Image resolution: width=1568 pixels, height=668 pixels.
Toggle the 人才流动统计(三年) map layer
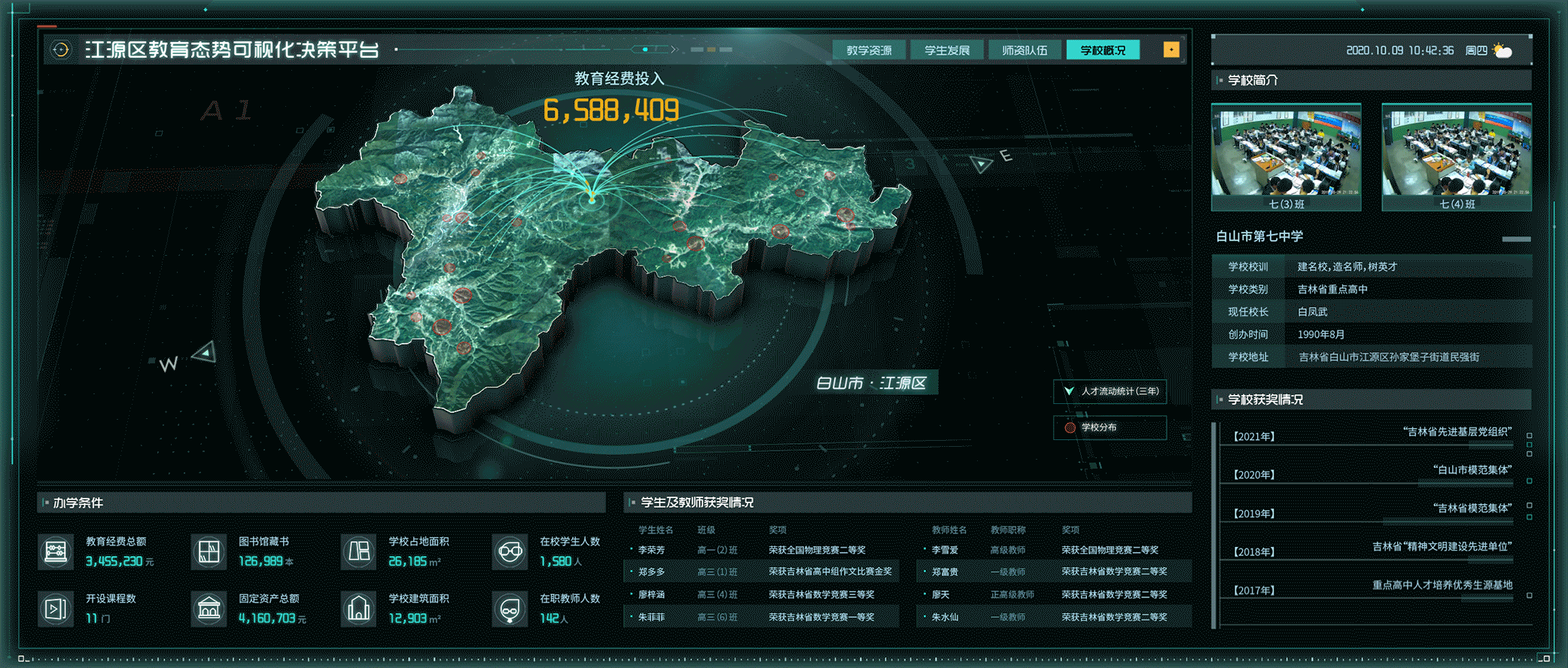click(x=1110, y=390)
